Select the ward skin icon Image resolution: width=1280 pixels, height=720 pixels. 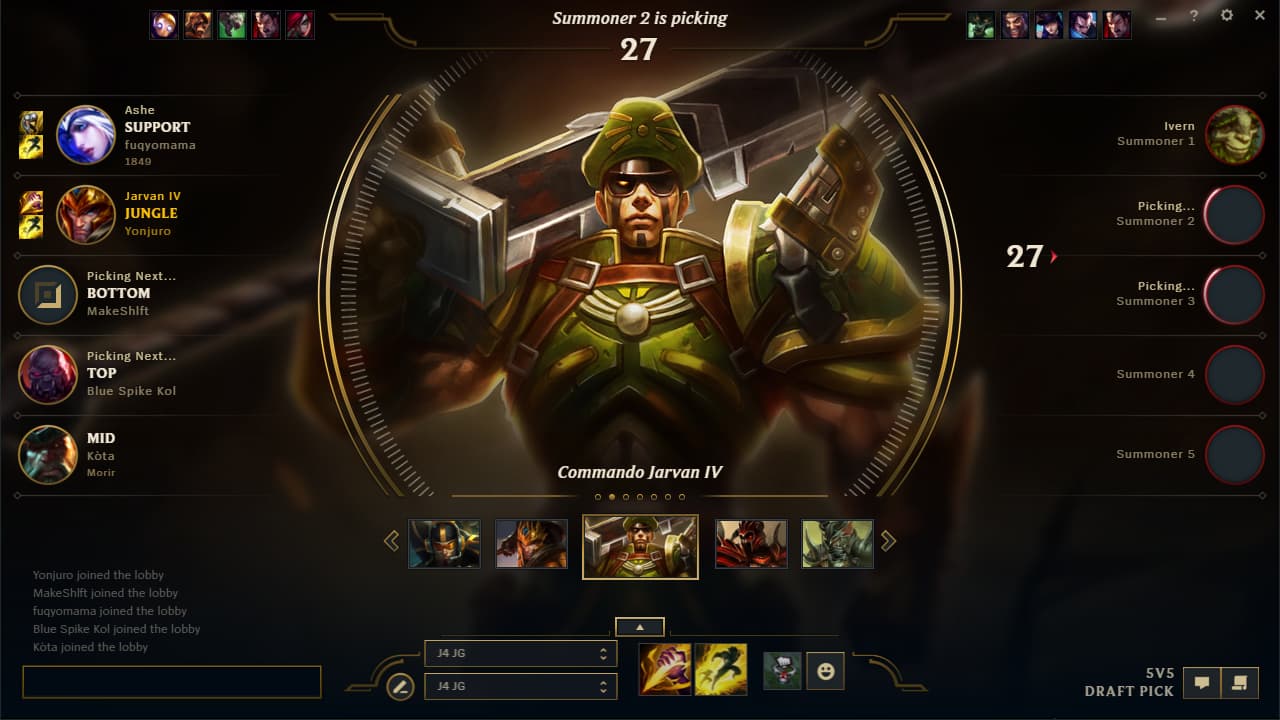pos(781,671)
